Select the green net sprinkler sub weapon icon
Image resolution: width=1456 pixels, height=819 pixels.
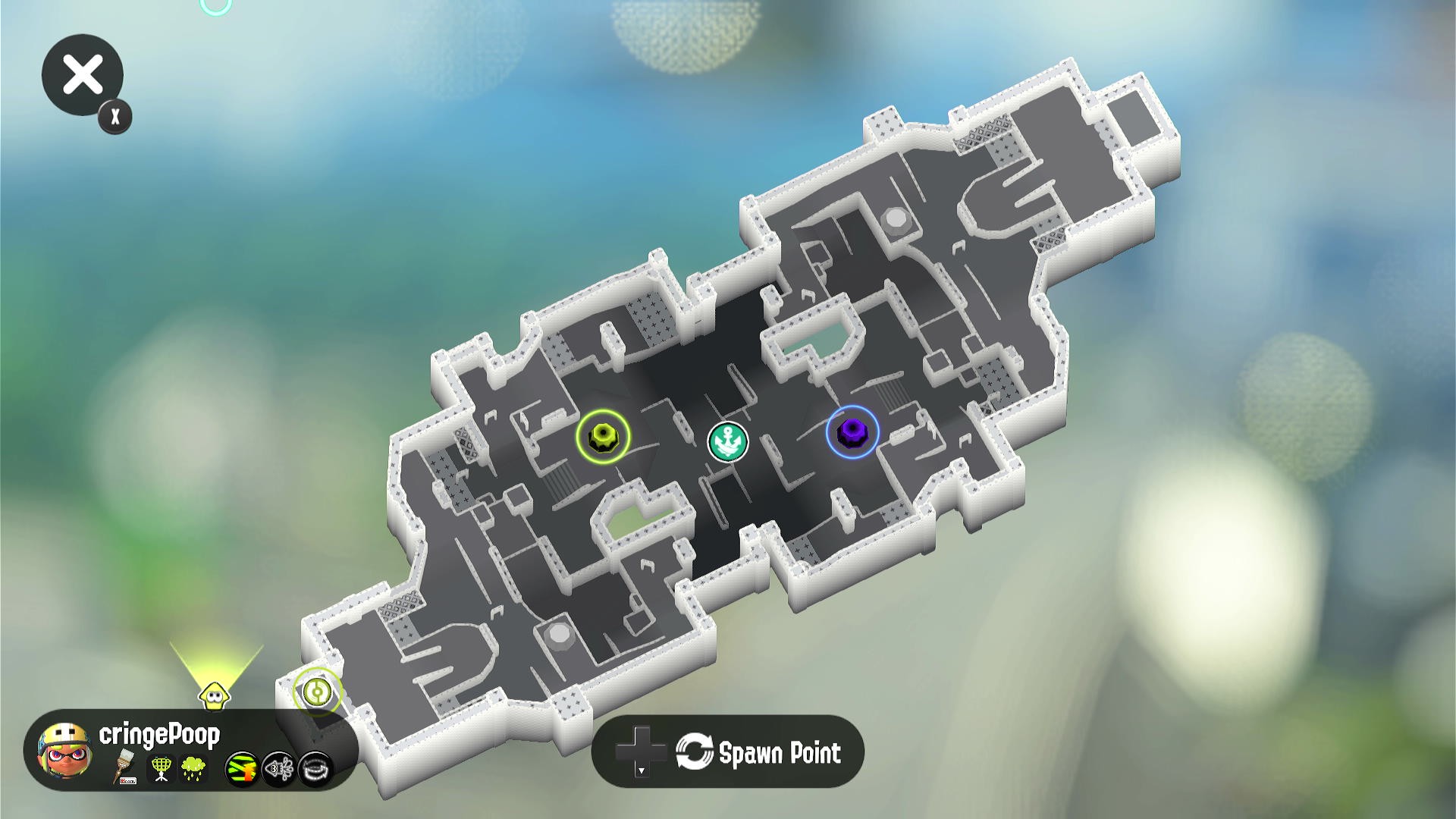click(x=161, y=768)
